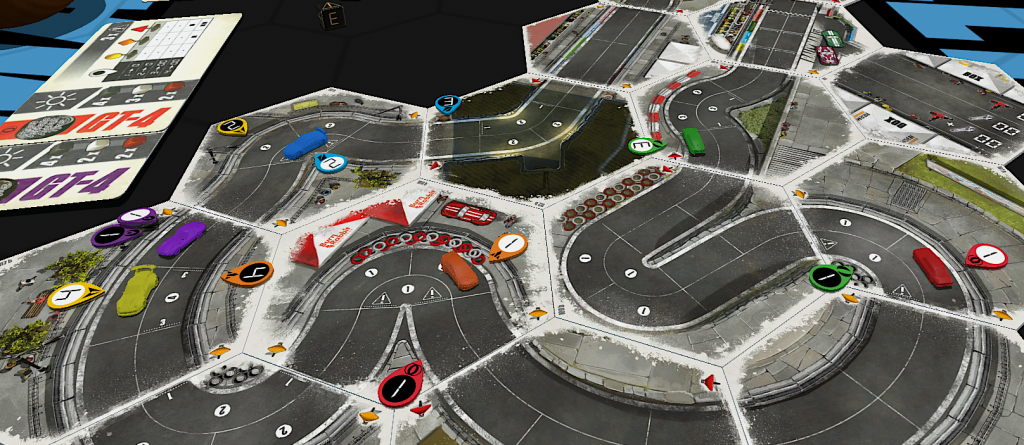Choose the red gear token with white center
The width and height of the screenshot is (1024, 445).
986,256
